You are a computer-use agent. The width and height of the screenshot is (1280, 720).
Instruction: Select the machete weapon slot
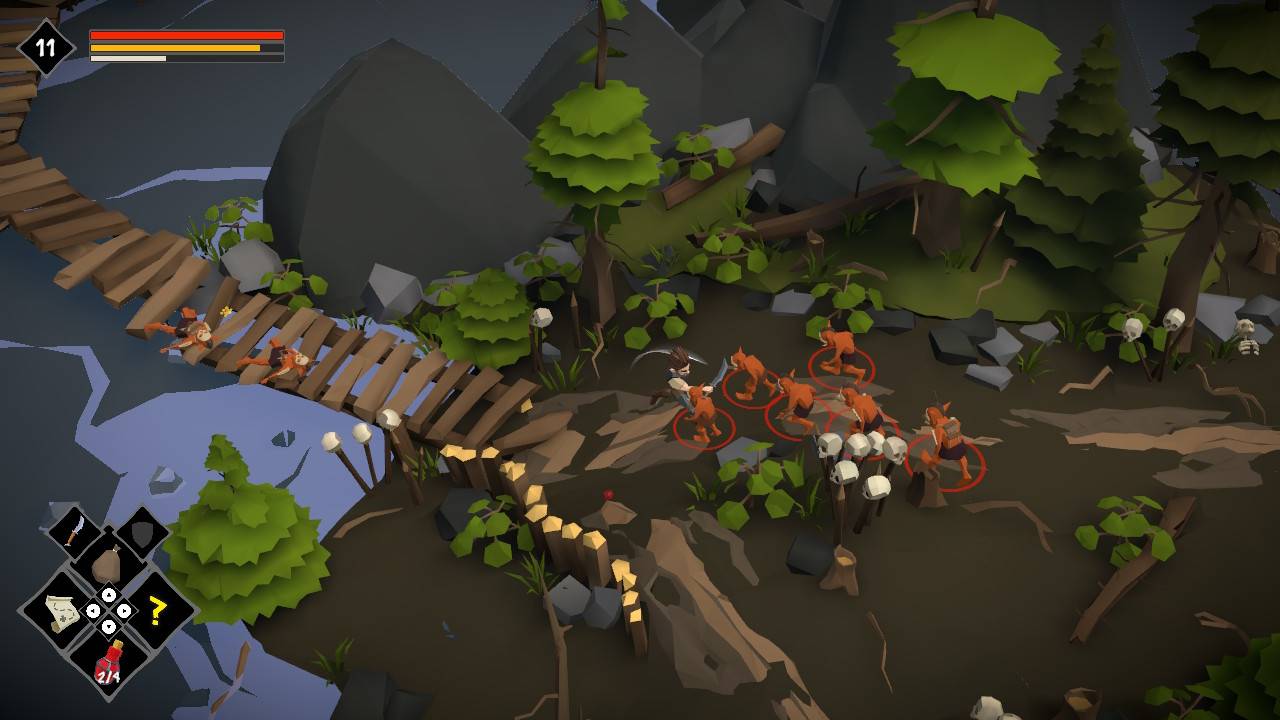tap(73, 530)
